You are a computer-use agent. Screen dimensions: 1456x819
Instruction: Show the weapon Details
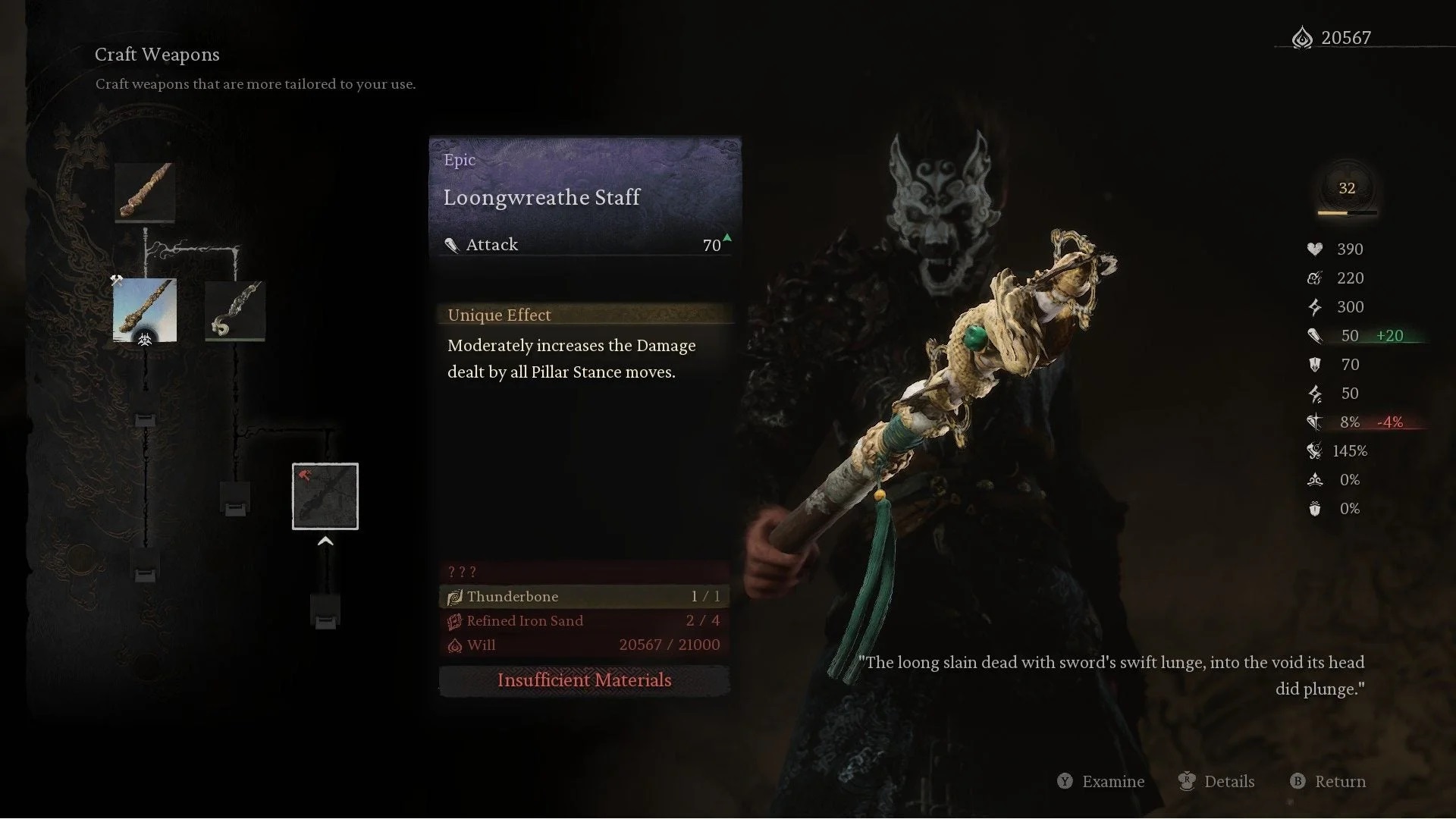click(x=1217, y=782)
